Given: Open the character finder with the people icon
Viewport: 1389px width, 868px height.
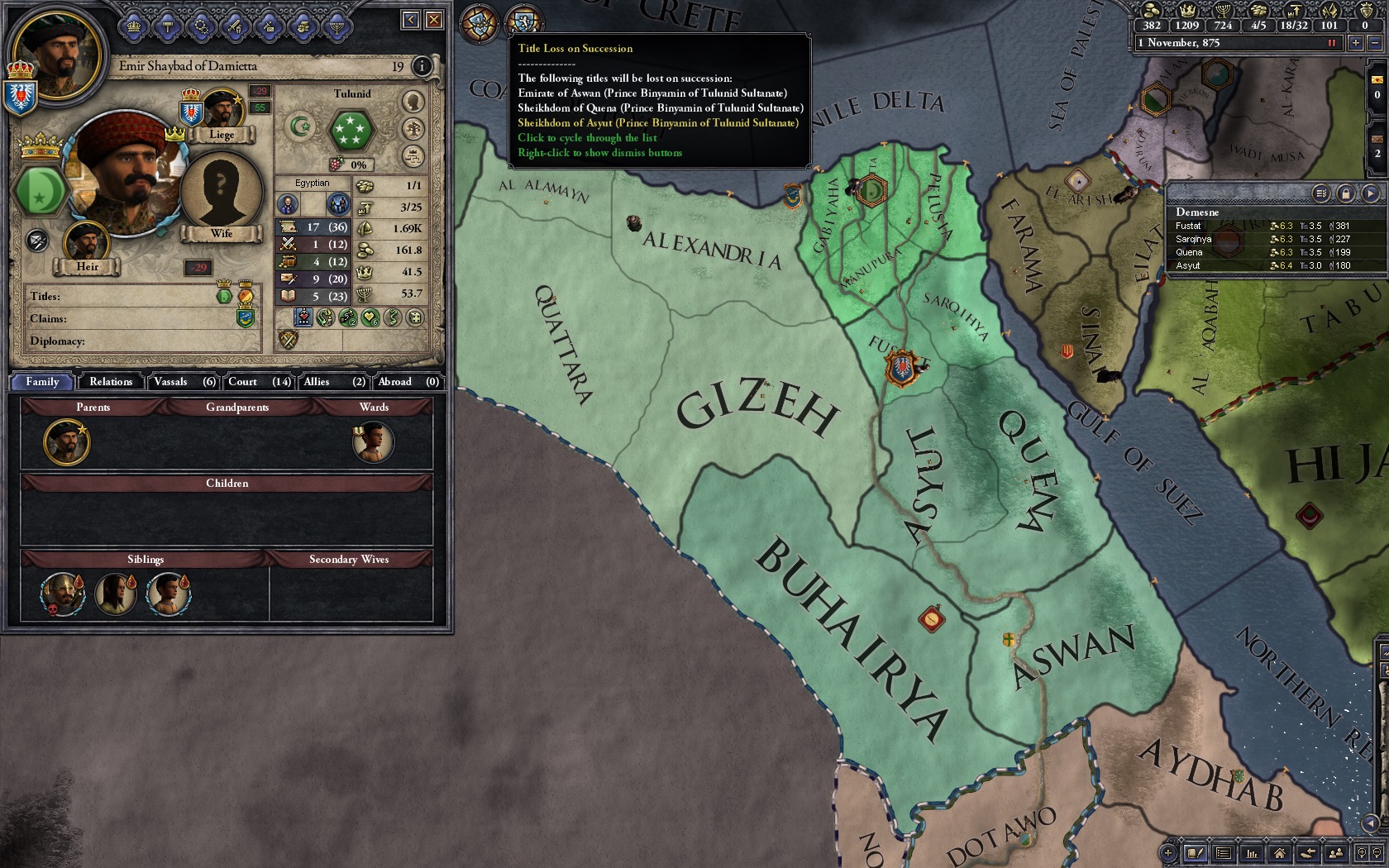Looking at the screenshot, I should [x=1336, y=852].
